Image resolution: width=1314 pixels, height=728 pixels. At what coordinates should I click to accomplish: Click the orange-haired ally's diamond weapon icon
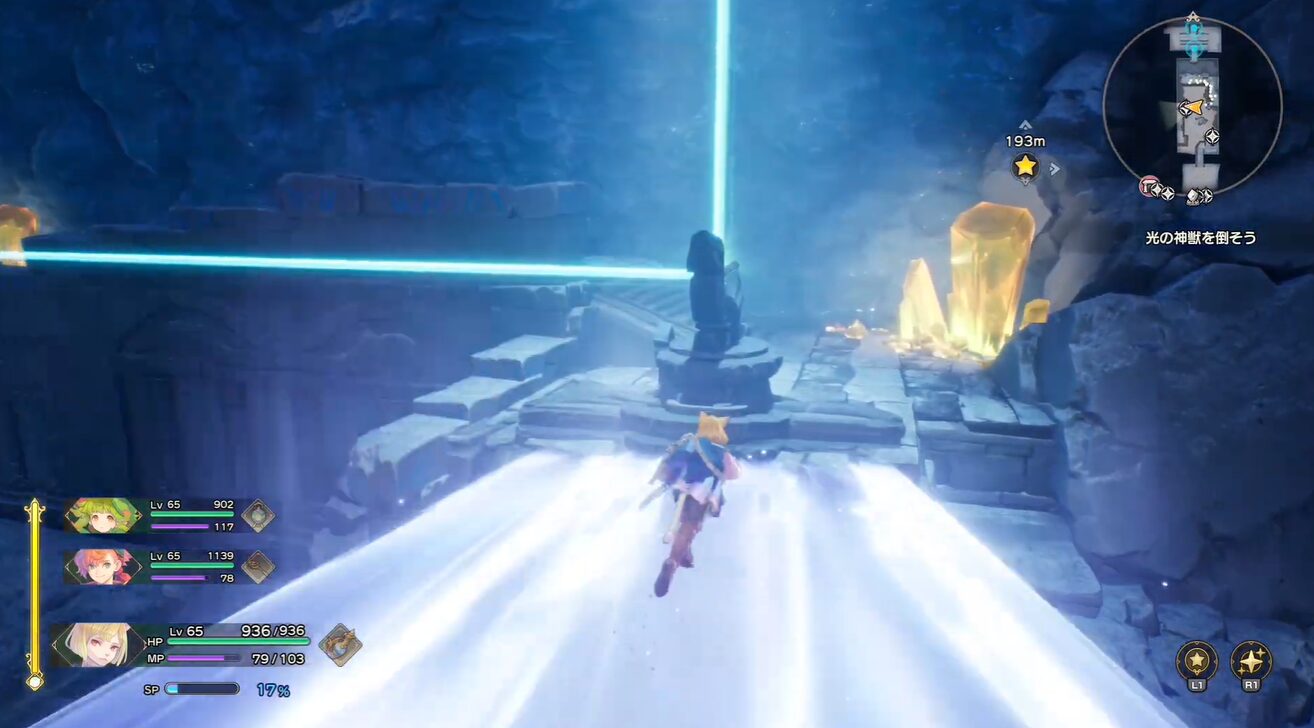258,566
